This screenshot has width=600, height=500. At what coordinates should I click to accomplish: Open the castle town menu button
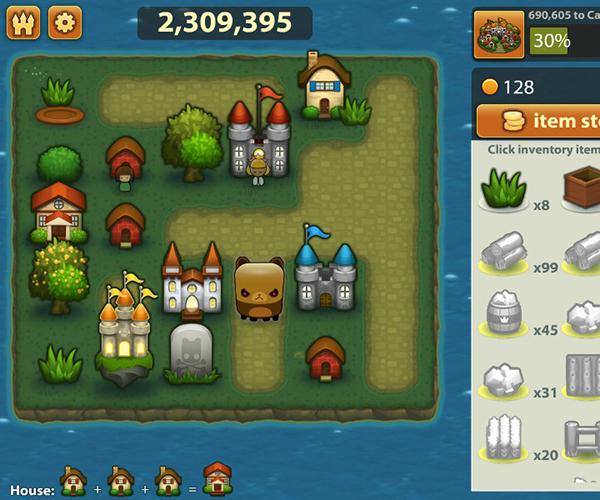(x=23, y=22)
